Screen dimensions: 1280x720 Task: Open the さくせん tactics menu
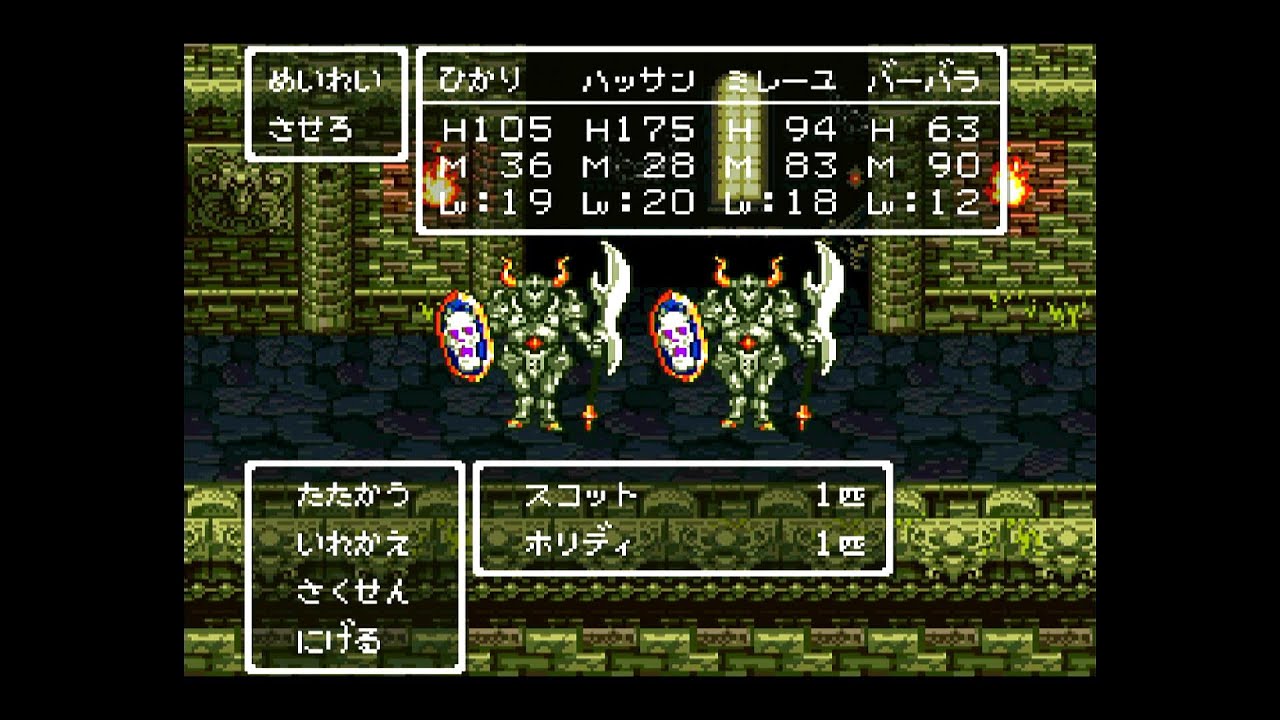coord(353,592)
